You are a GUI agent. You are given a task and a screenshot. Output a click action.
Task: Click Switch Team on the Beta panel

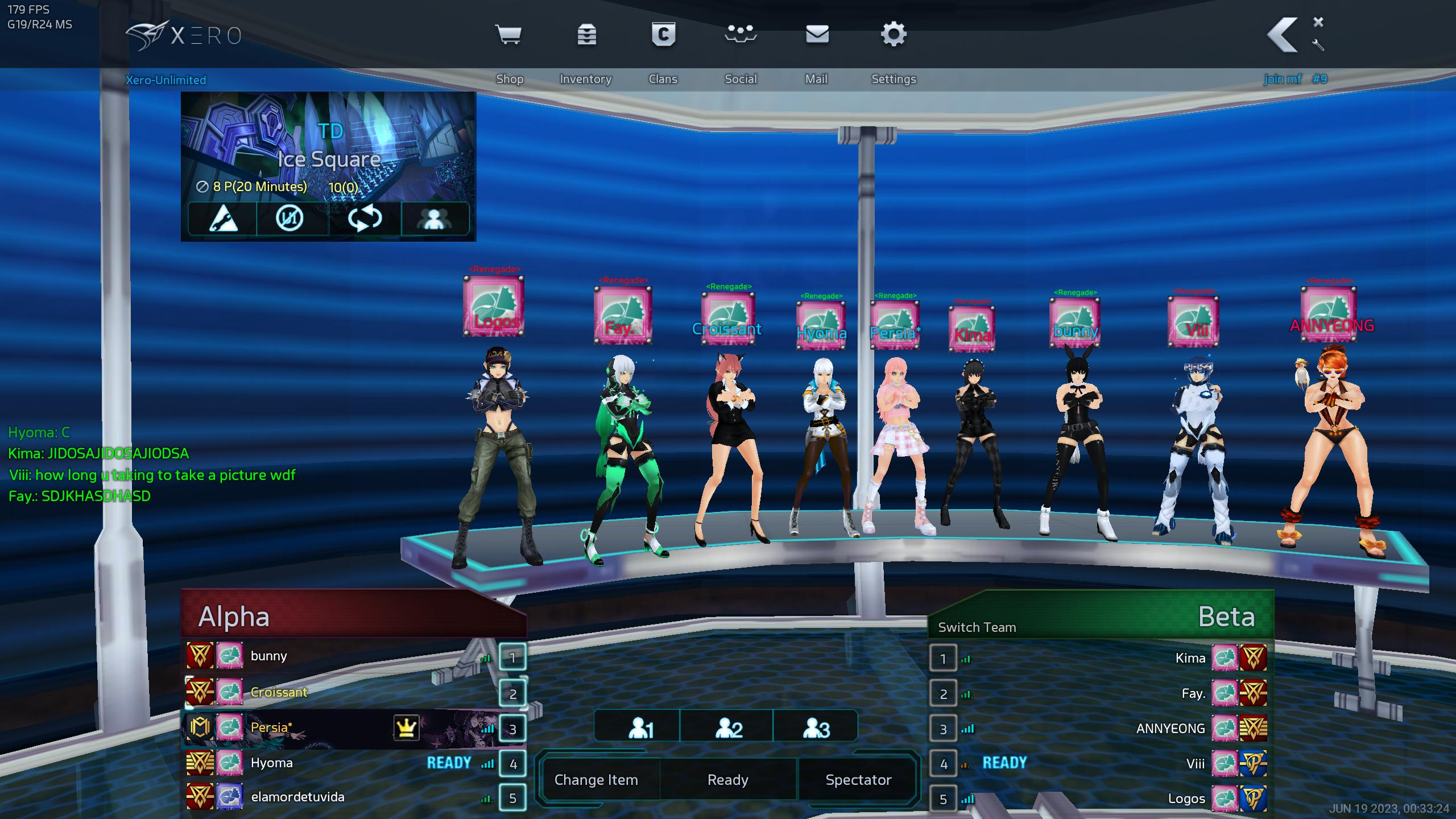click(x=977, y=627)
